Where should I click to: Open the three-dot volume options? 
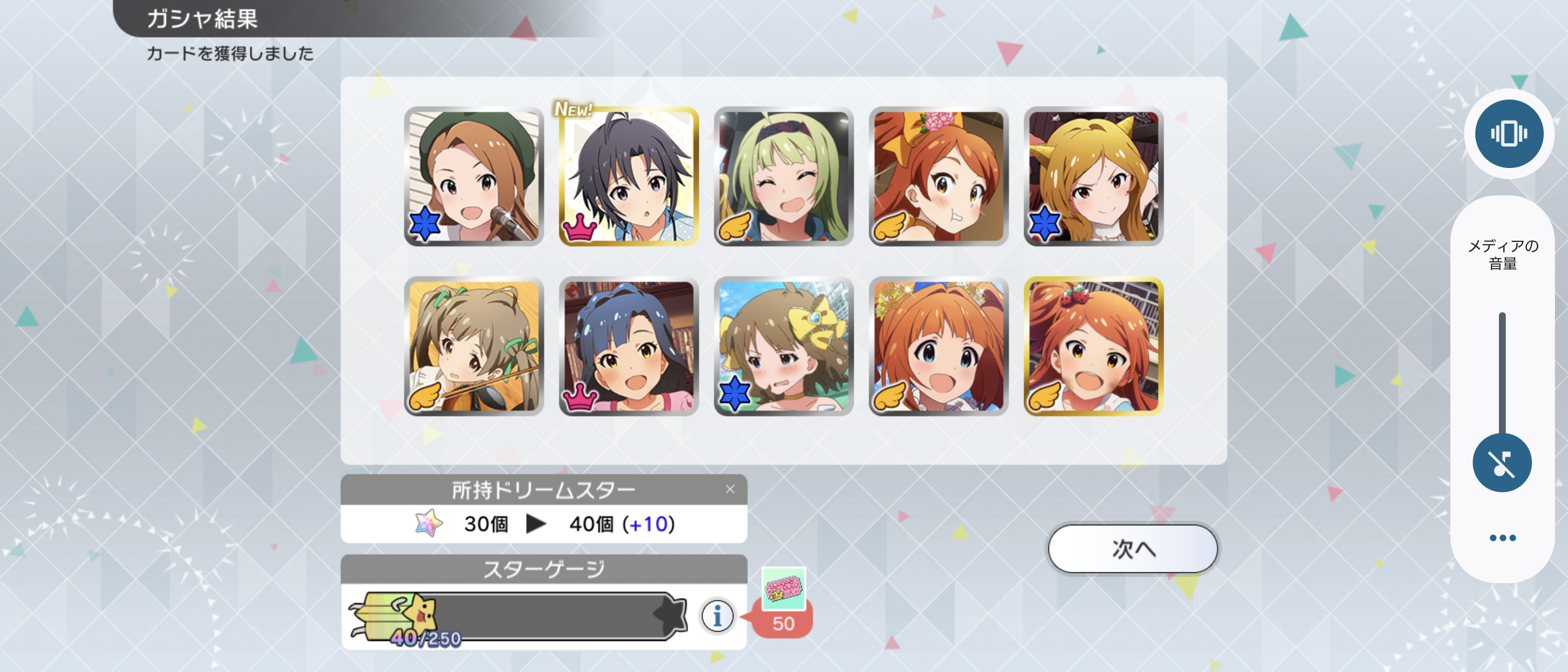[1502, 538]
